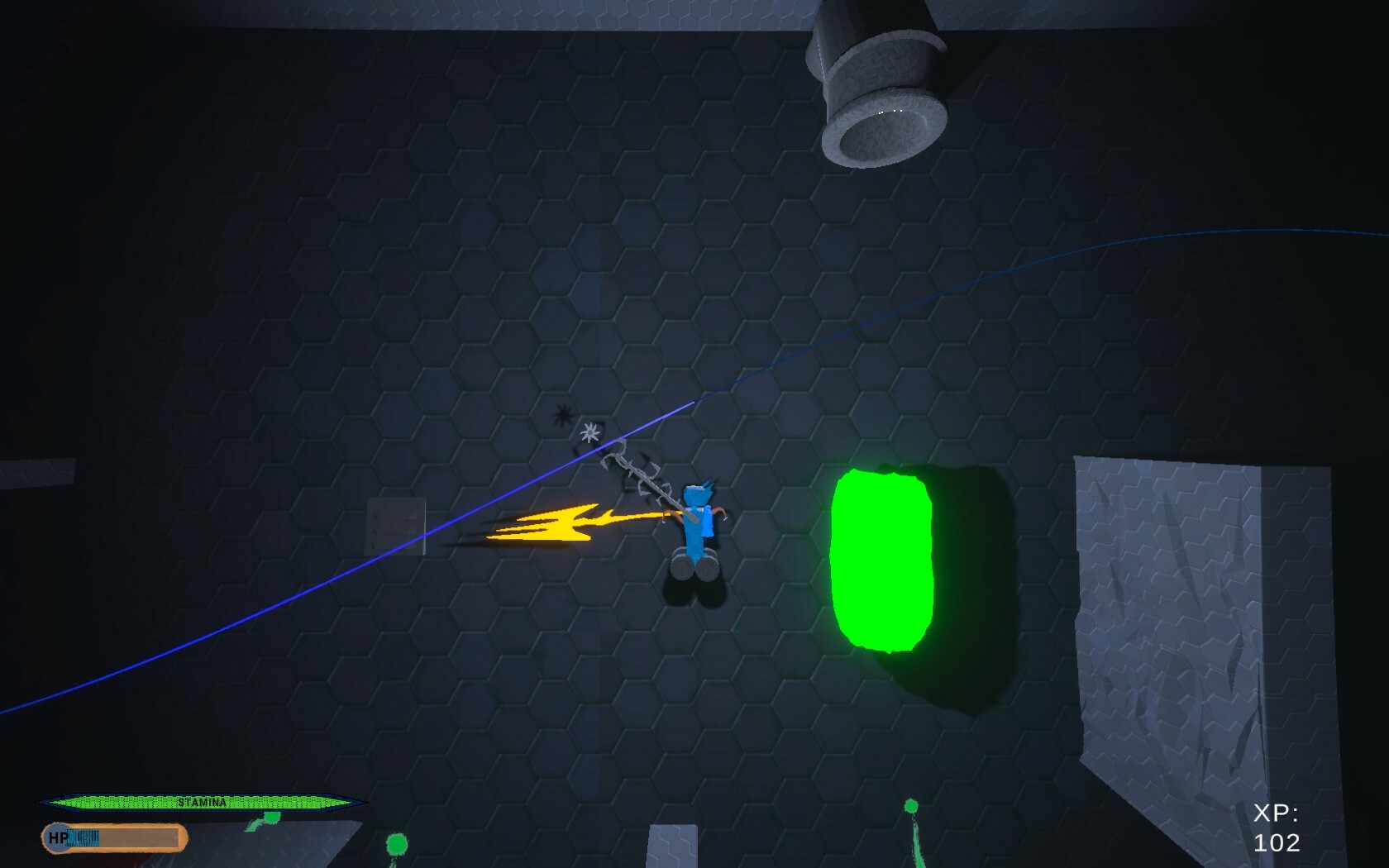Click the gray barrel at the top
Screen dimensions: 1389x868
883,83
